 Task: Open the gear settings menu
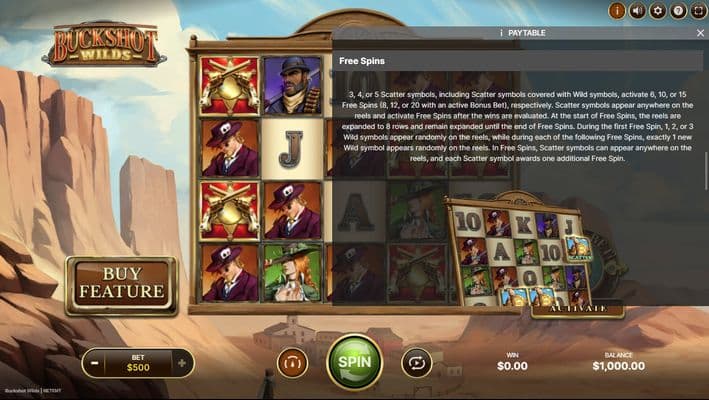(x=657, y=11)
